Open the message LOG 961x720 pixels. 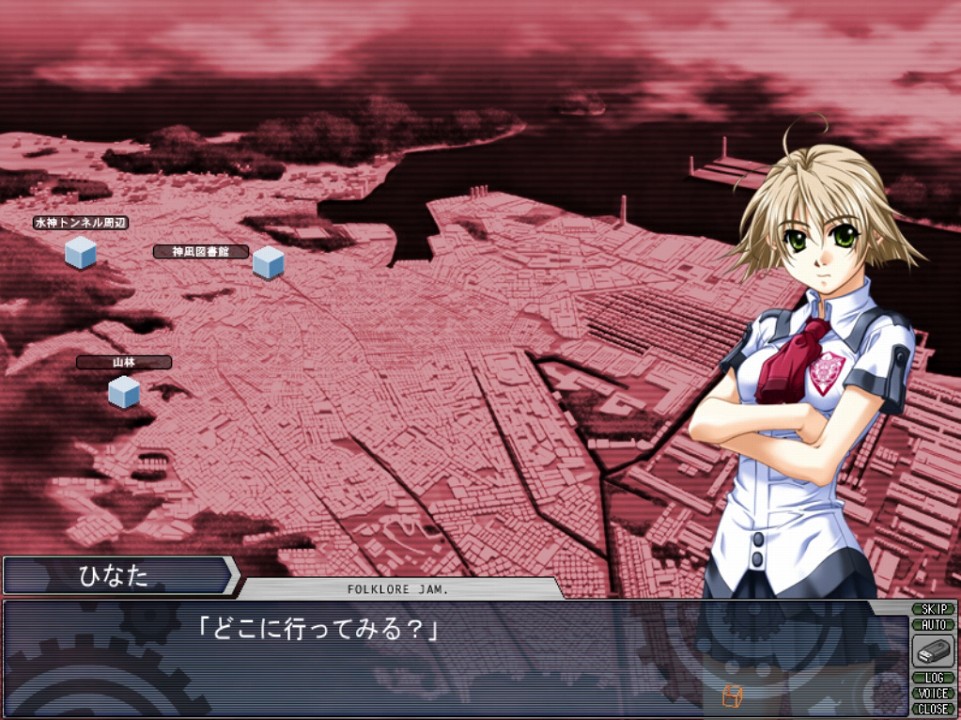933,678
